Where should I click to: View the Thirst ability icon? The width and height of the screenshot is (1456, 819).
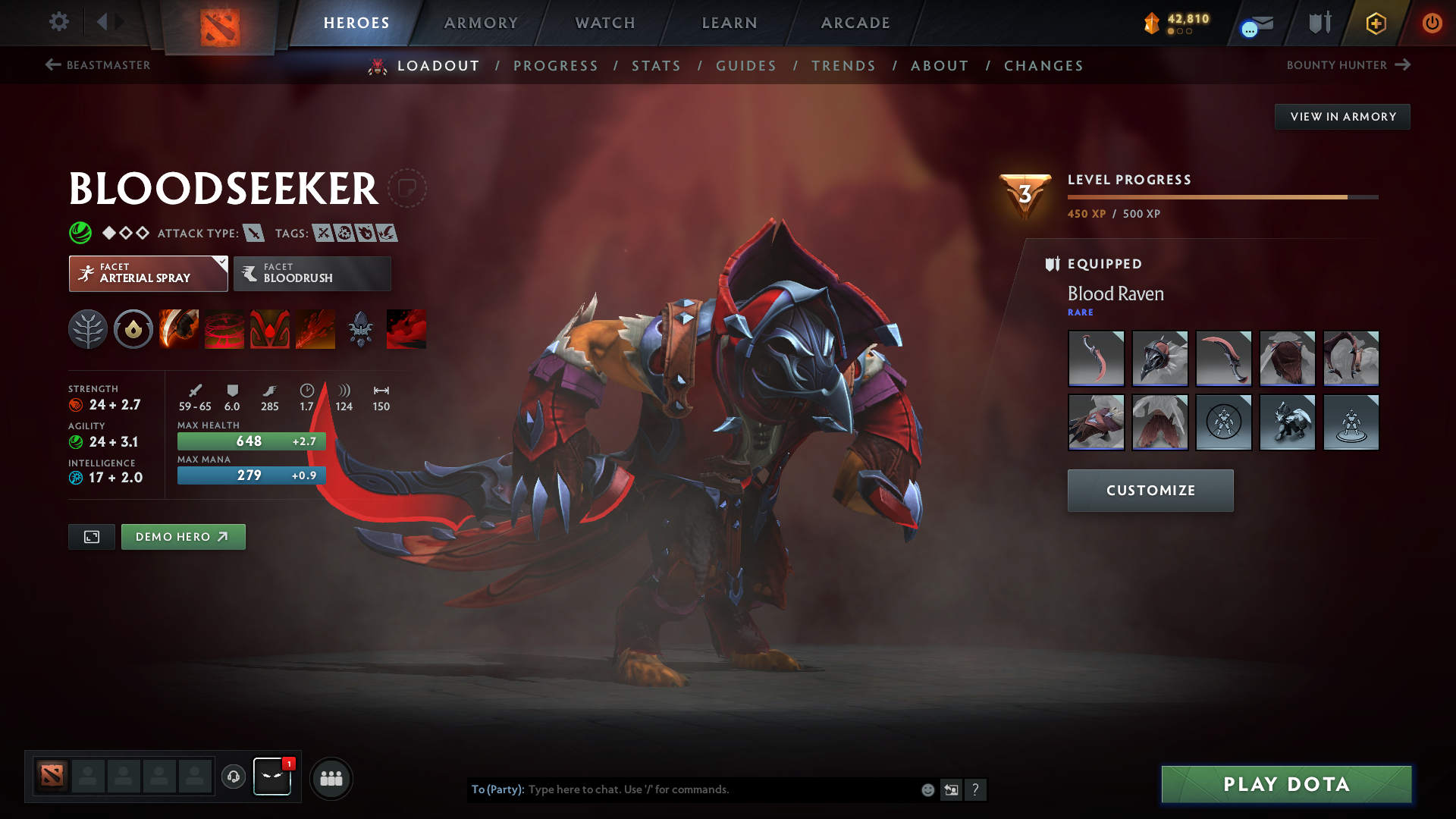[x=270, y=329]
